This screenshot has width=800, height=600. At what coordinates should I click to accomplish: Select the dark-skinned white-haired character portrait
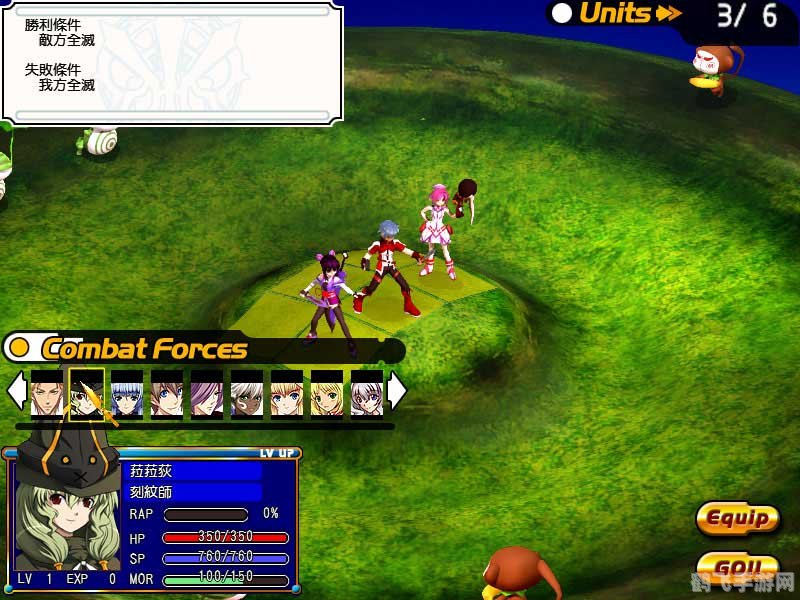[247, 392]
